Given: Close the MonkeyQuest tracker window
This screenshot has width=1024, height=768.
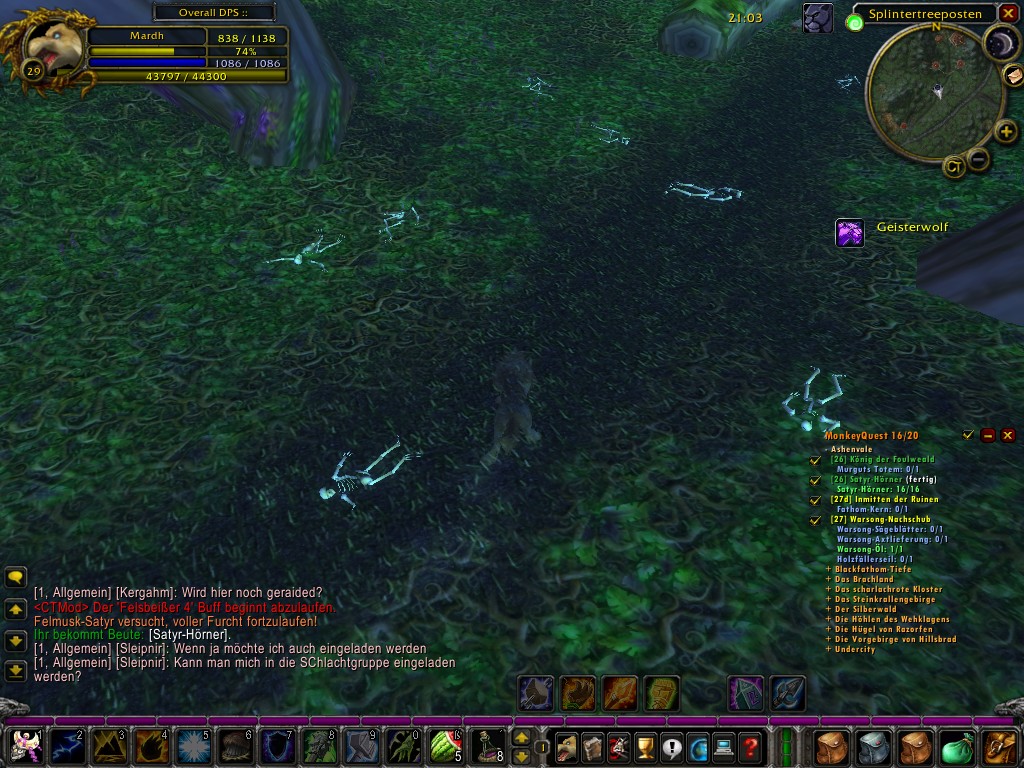Looking at the screenshot, I should pos(1008,435).
